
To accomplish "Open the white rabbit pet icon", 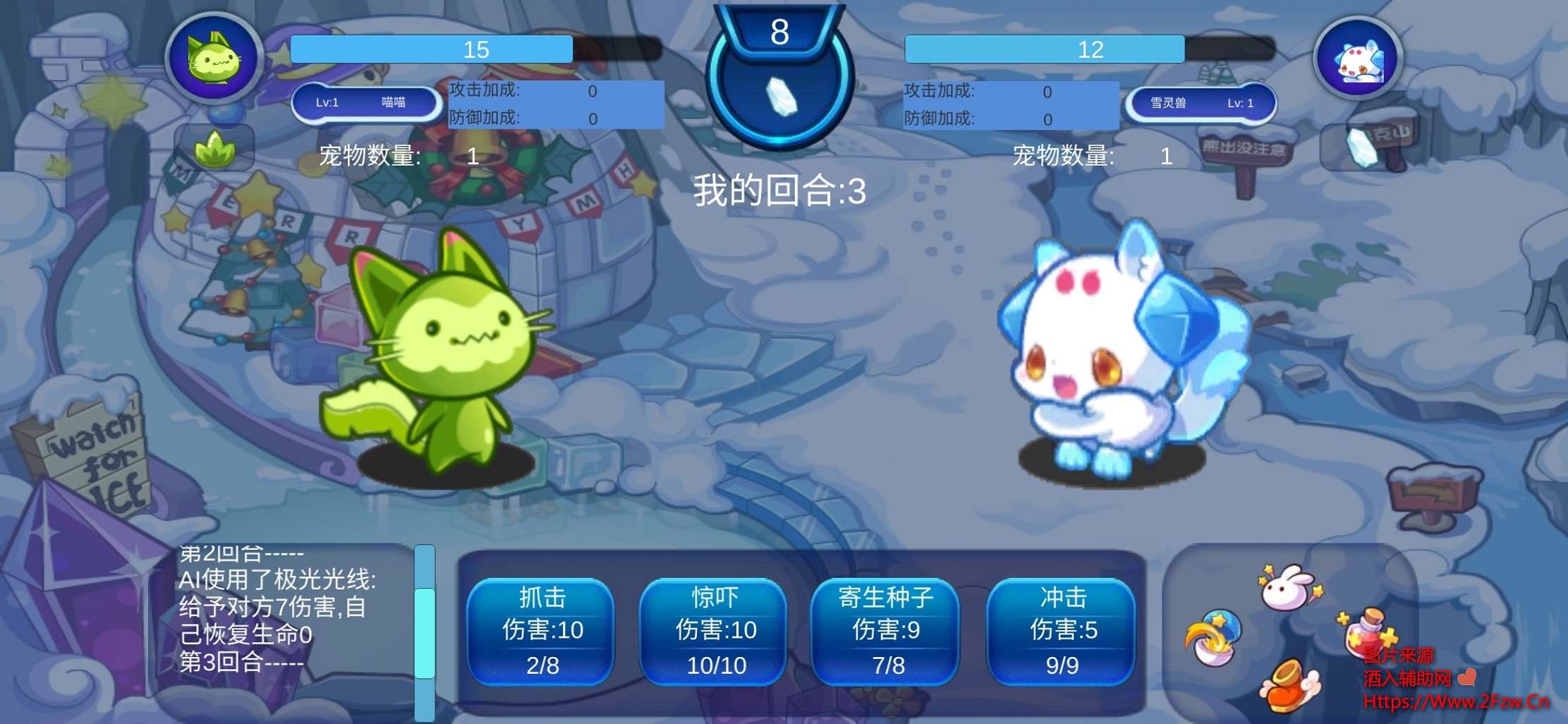I will pyautogui.click(x=1288, y=586).
